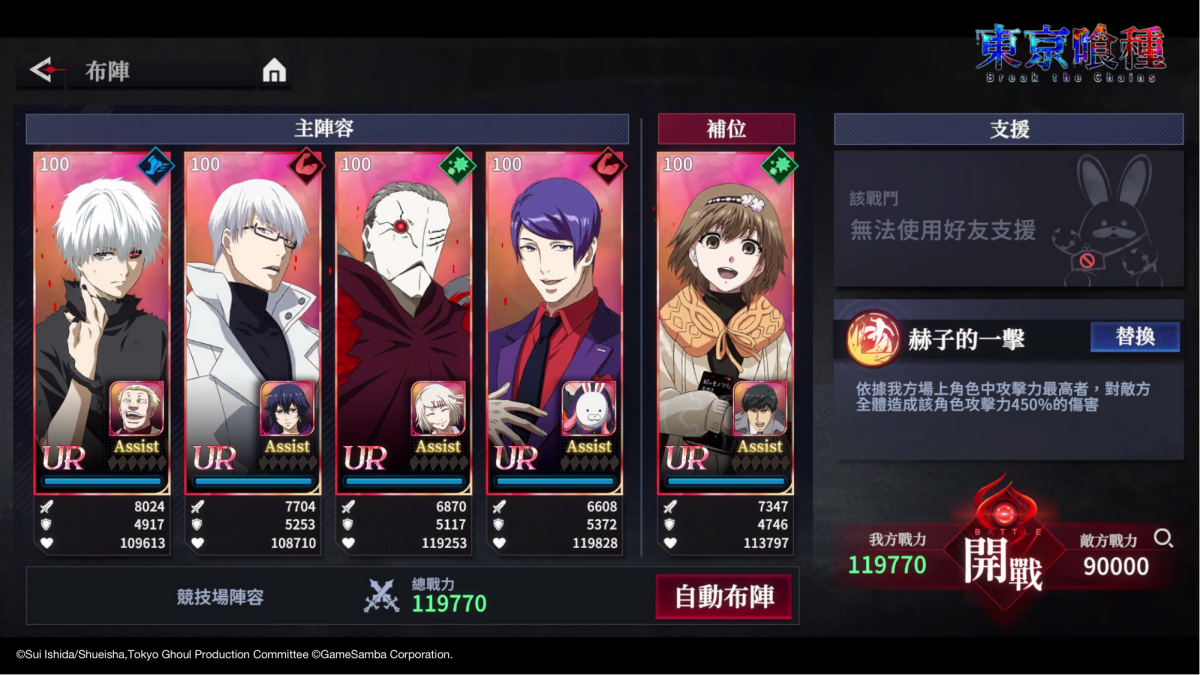Open the white-haired girl Assist slot
This screenshot has width=1200, height=675.
[x=439, y=408]
